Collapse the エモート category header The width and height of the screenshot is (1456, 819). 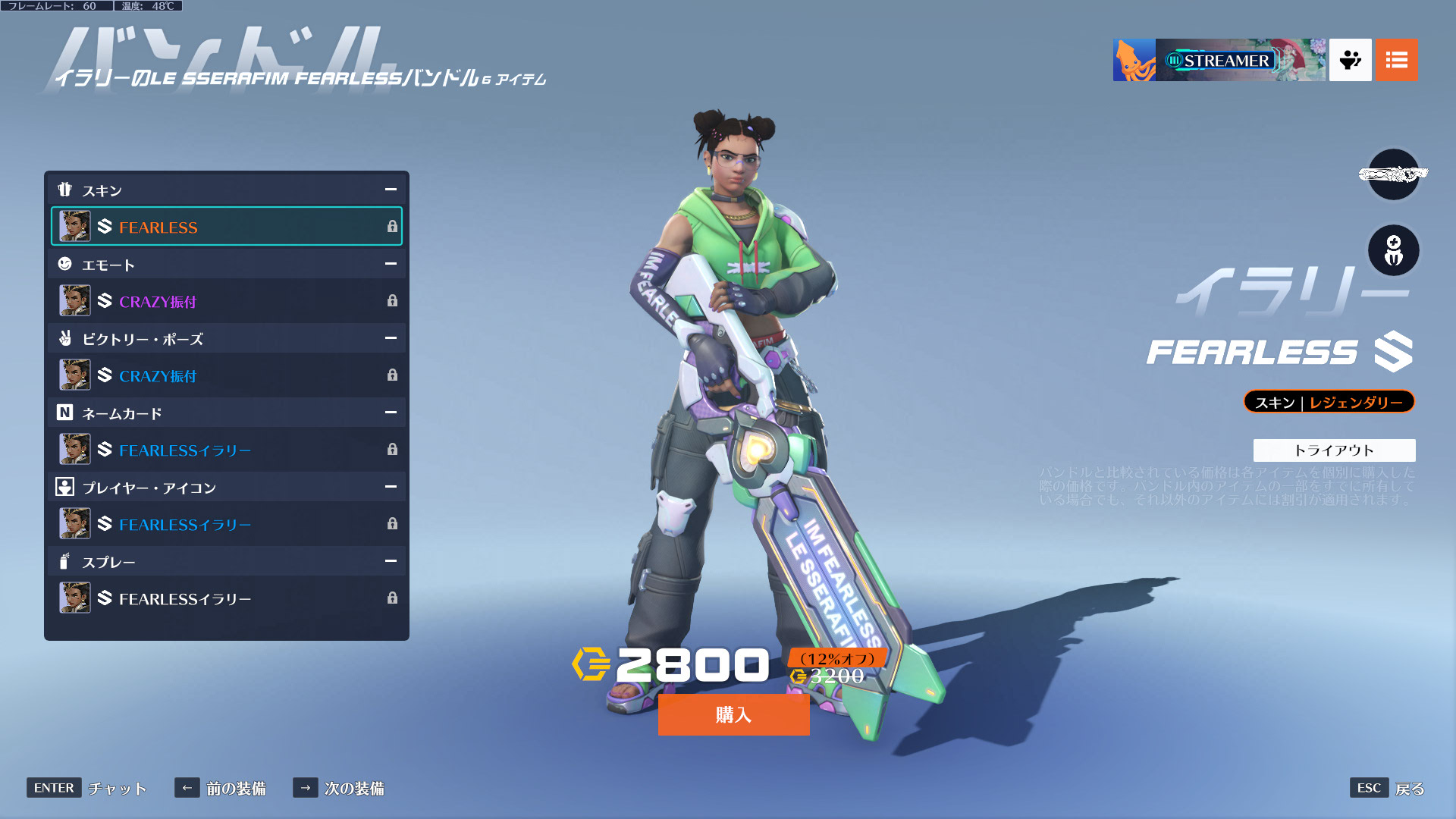[391, 264]
